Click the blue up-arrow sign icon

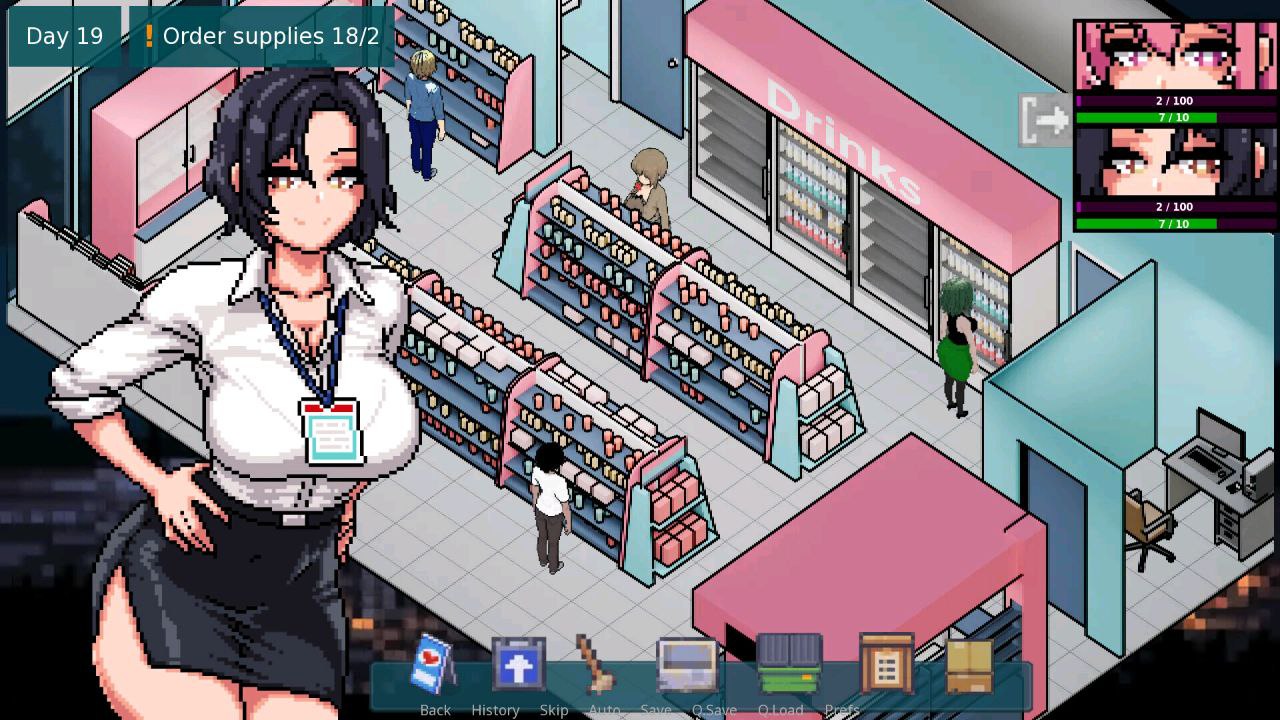point(518,664)
